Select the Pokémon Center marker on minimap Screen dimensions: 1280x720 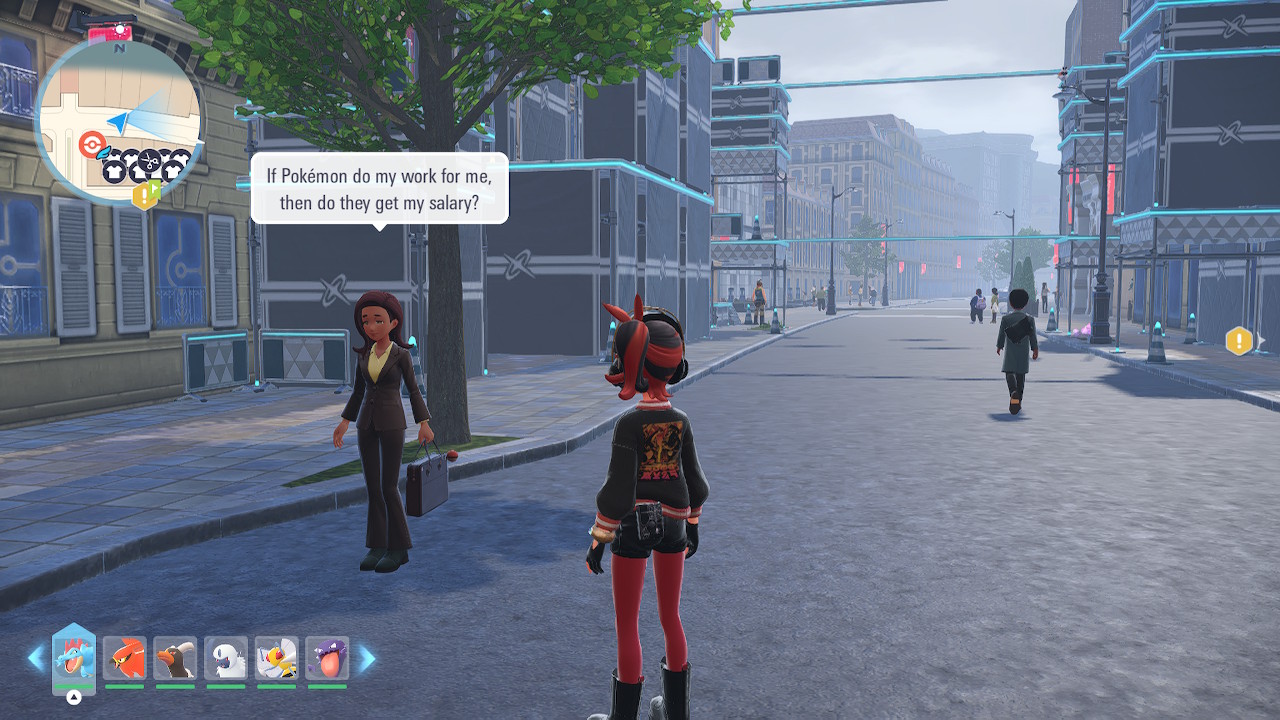[91, 146]
